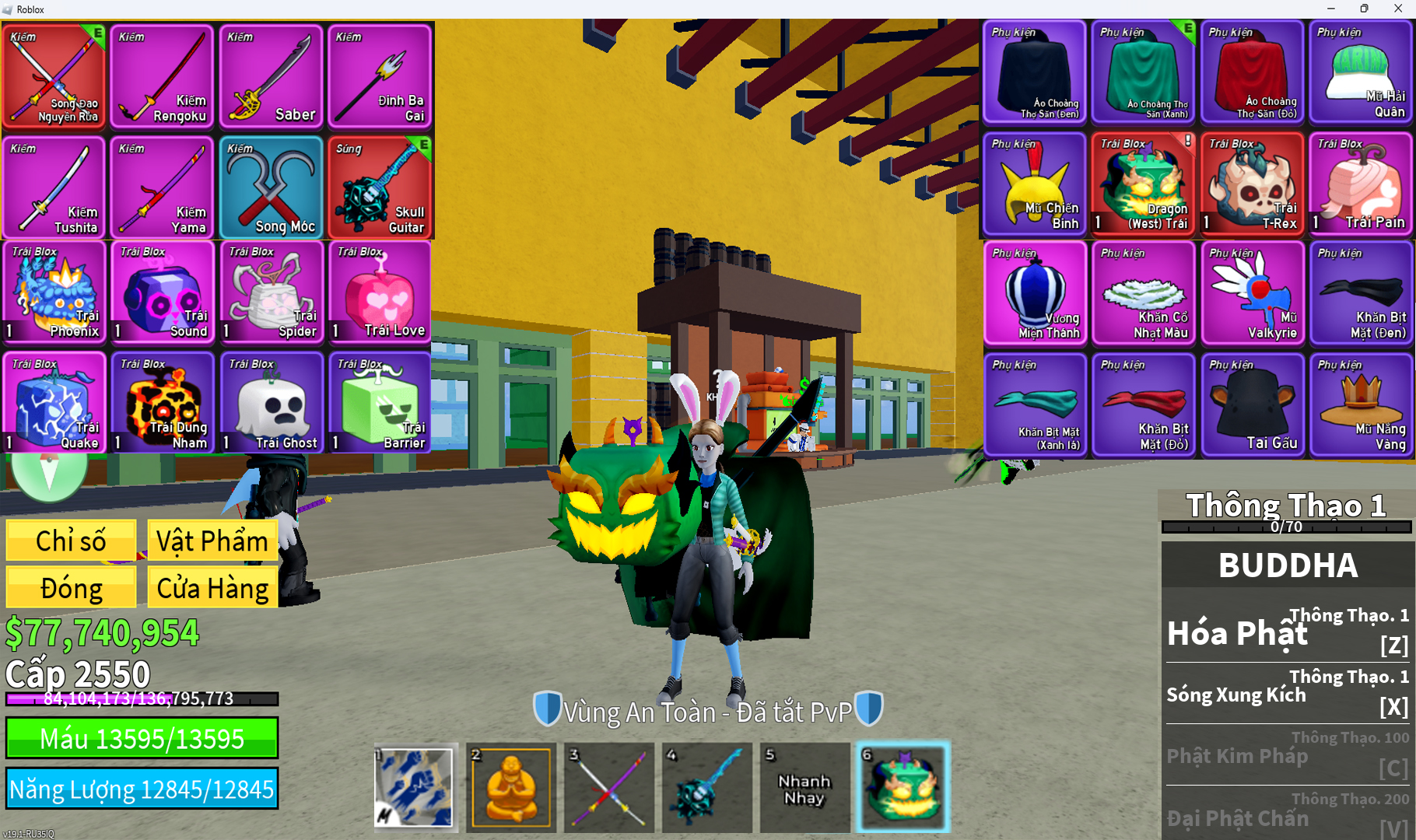Switch to the Vật Phẩm tab
This screenshot has height=840, width=1416.
pyautogui.click(x=212, y=540)
